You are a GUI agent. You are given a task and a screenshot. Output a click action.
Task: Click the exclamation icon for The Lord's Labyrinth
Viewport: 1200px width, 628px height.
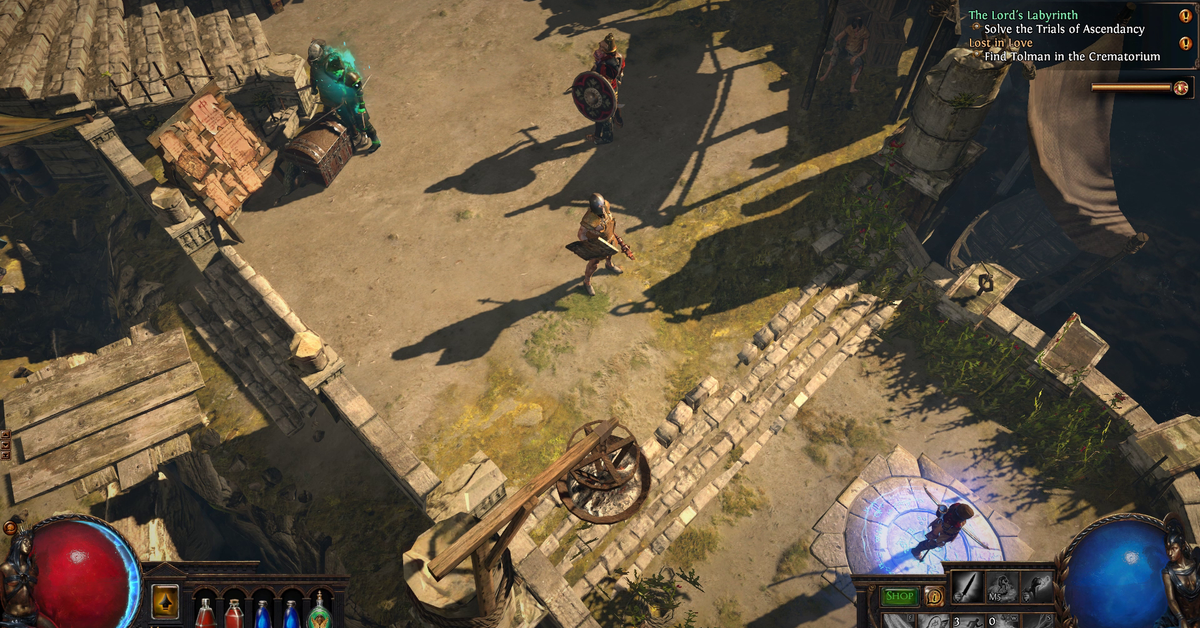pyautogui.click(x=1186, y=16)
